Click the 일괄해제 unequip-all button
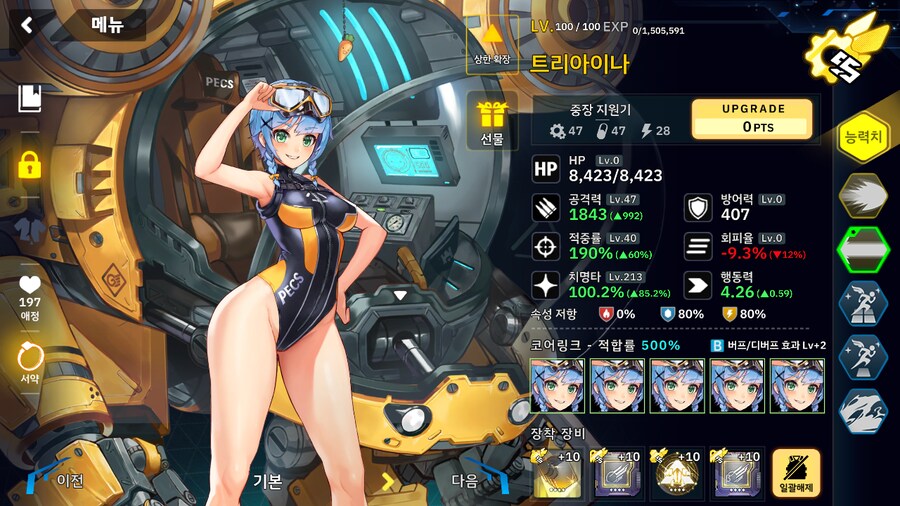 [796, 473]
